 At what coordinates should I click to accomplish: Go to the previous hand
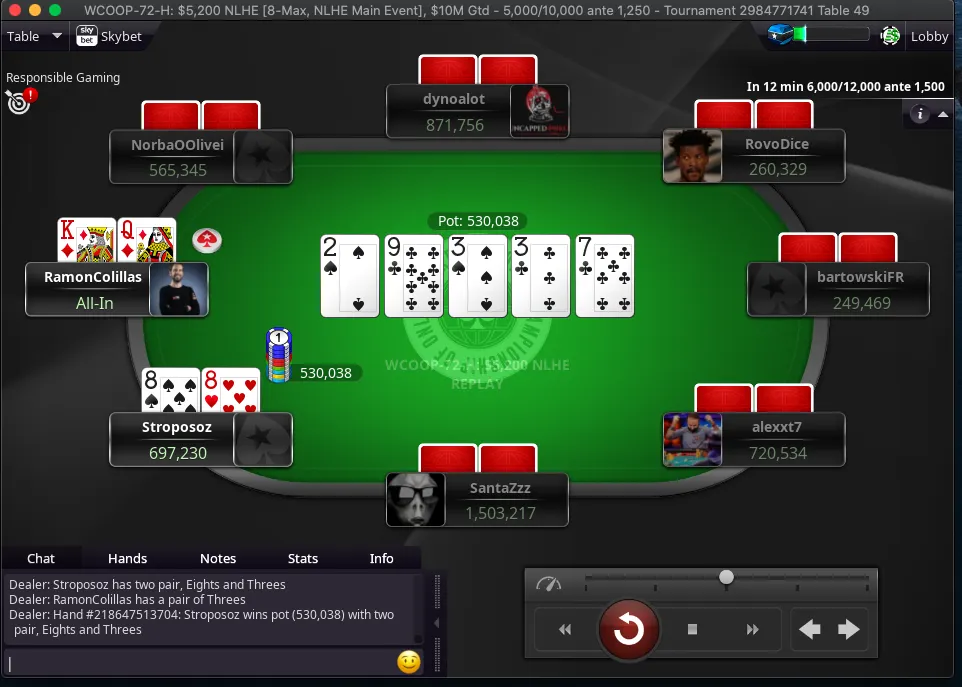click(810, 630)
